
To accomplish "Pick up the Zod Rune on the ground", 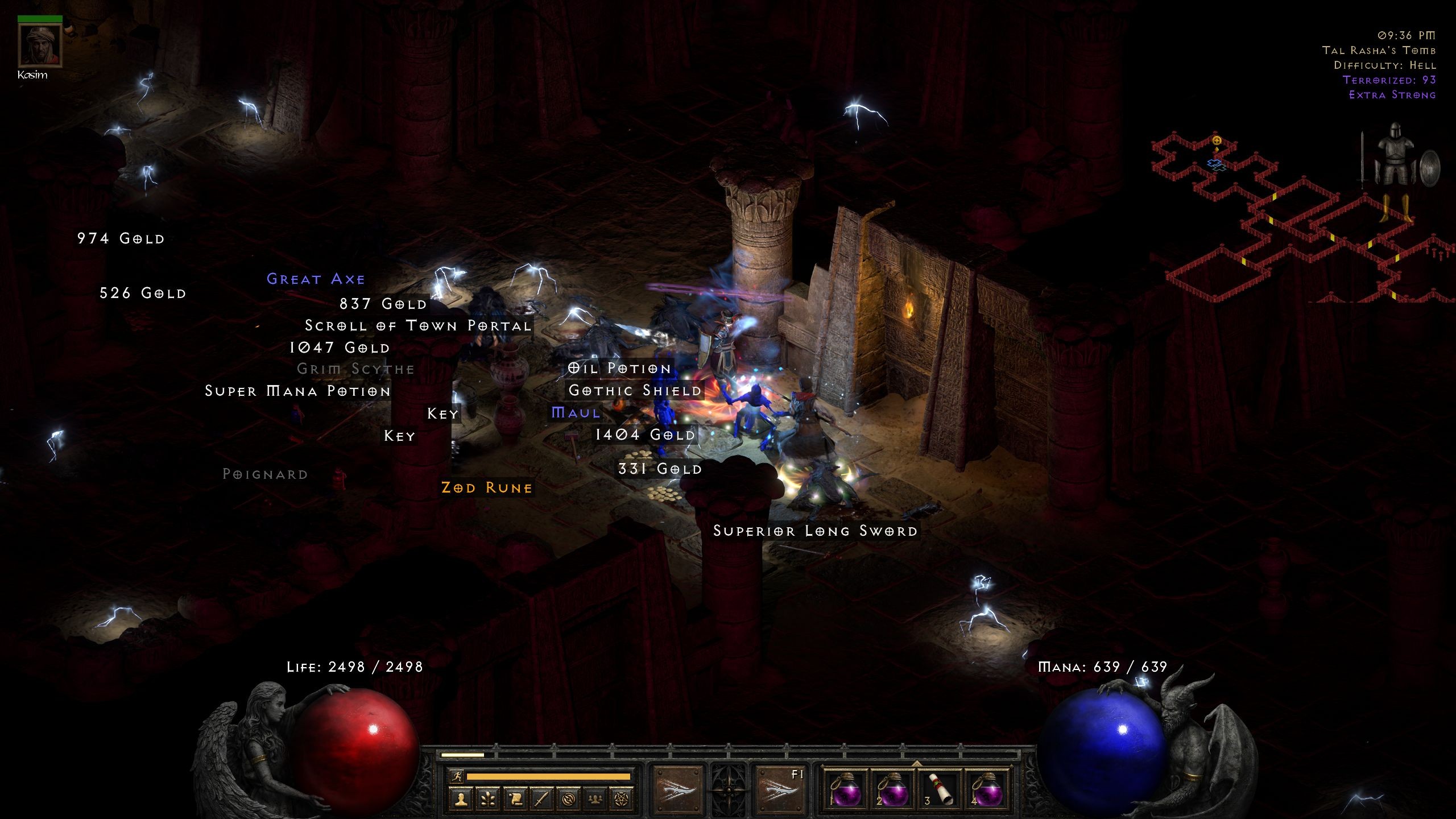I will [486, 487].
